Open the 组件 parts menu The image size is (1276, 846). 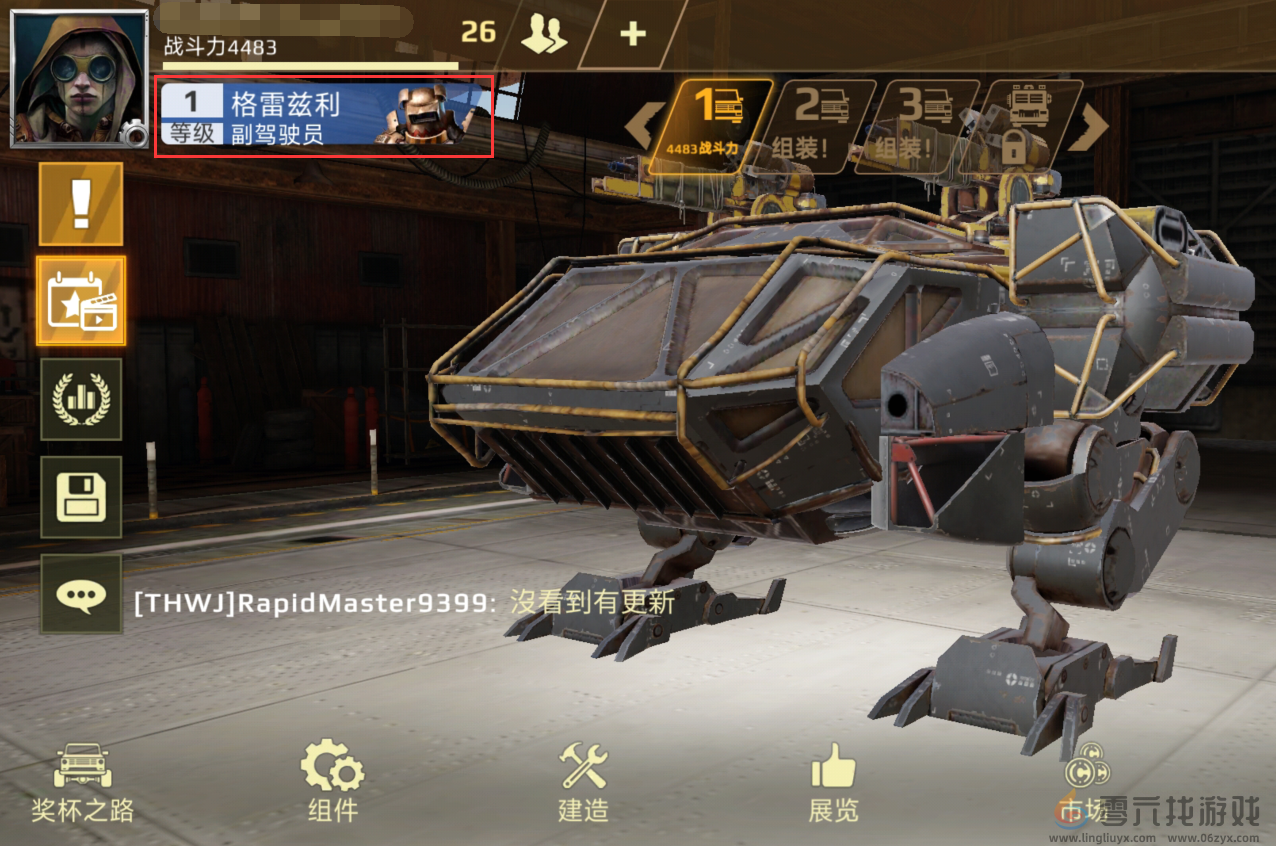(x=332, y=783)
